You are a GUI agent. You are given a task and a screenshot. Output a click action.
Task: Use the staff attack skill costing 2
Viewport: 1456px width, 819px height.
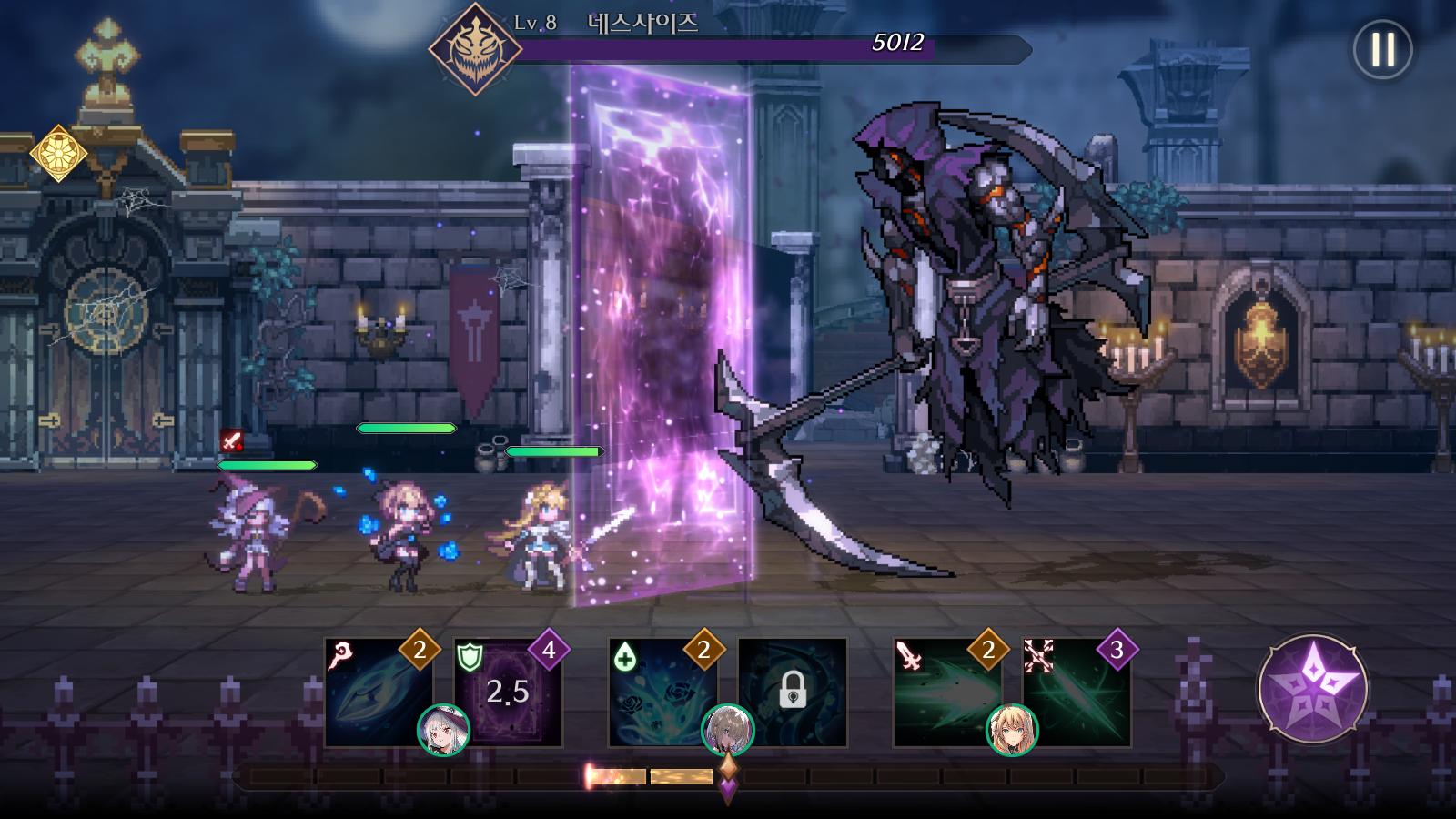[378, 692]
